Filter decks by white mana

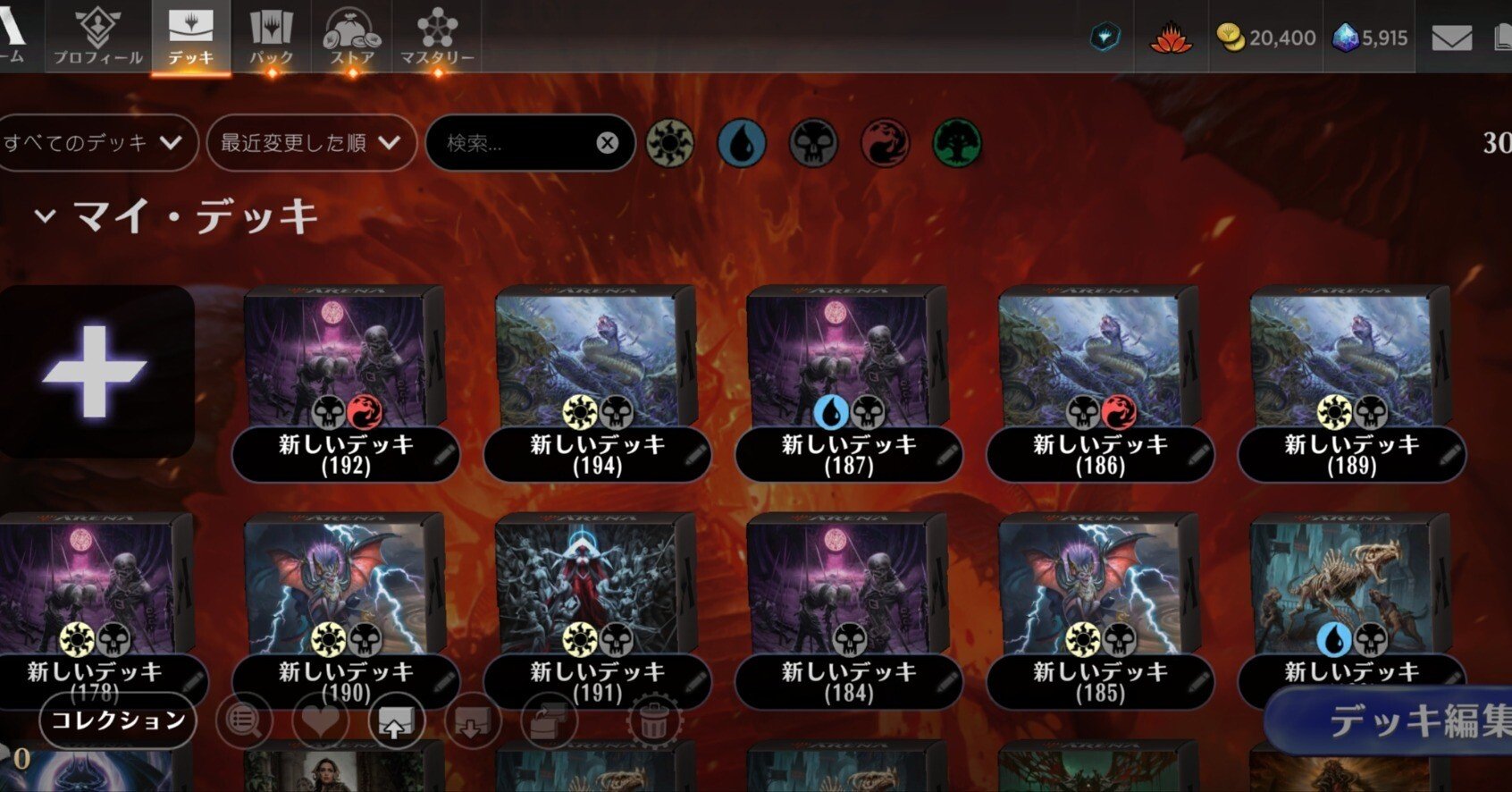[669, 143]
